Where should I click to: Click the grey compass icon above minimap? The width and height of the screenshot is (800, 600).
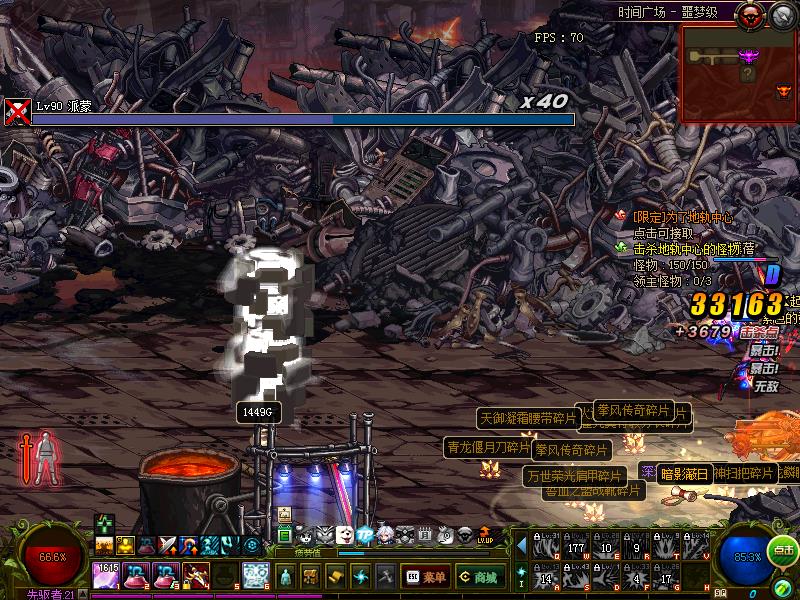pos(782,14)
